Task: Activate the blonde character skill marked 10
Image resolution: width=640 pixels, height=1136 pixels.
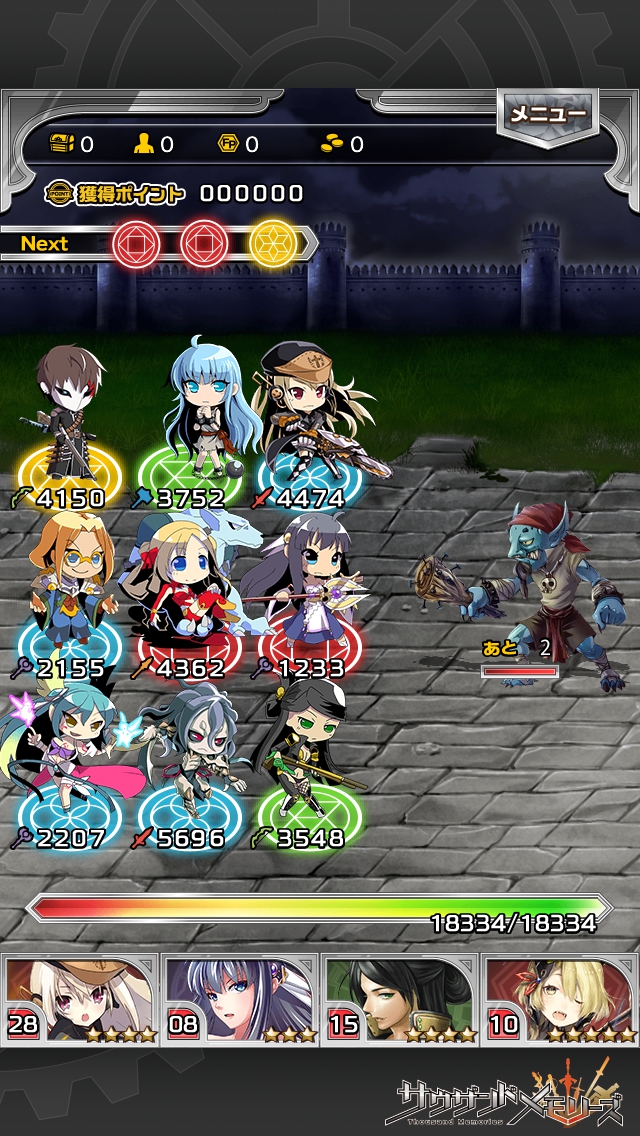Action: click(560, 999)
